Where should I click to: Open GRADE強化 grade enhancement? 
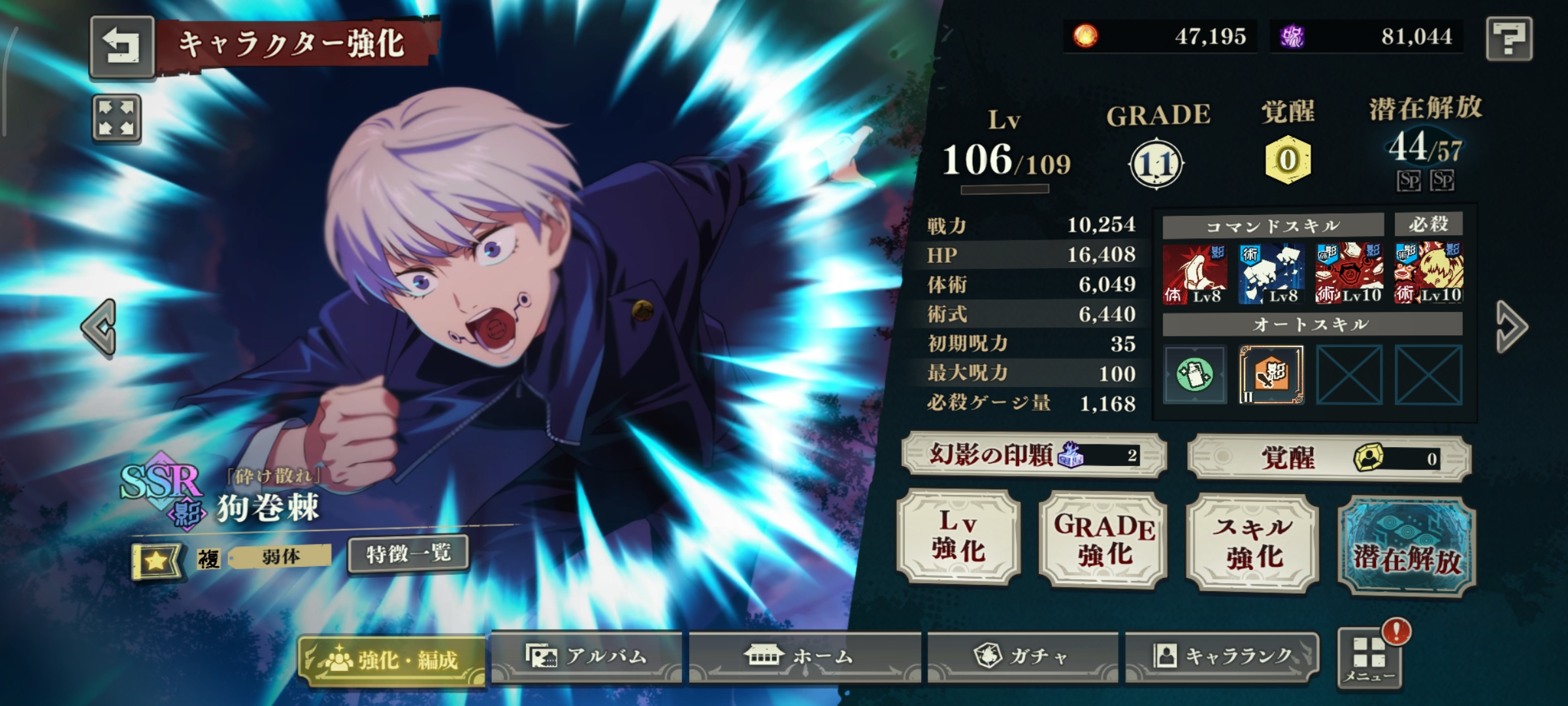(x=1103, y=540)
